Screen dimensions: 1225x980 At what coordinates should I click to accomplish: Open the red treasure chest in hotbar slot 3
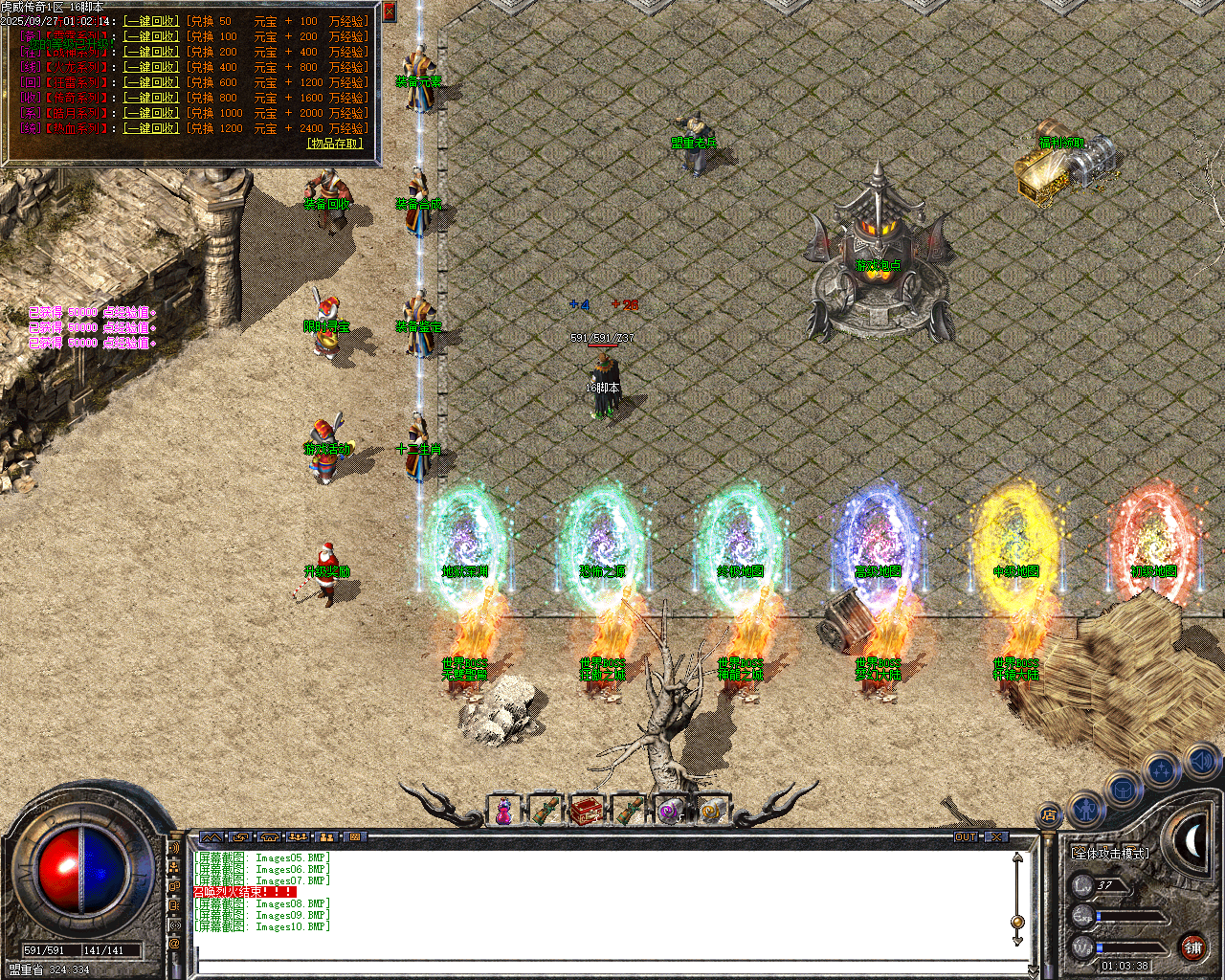[x=588, y=809]
